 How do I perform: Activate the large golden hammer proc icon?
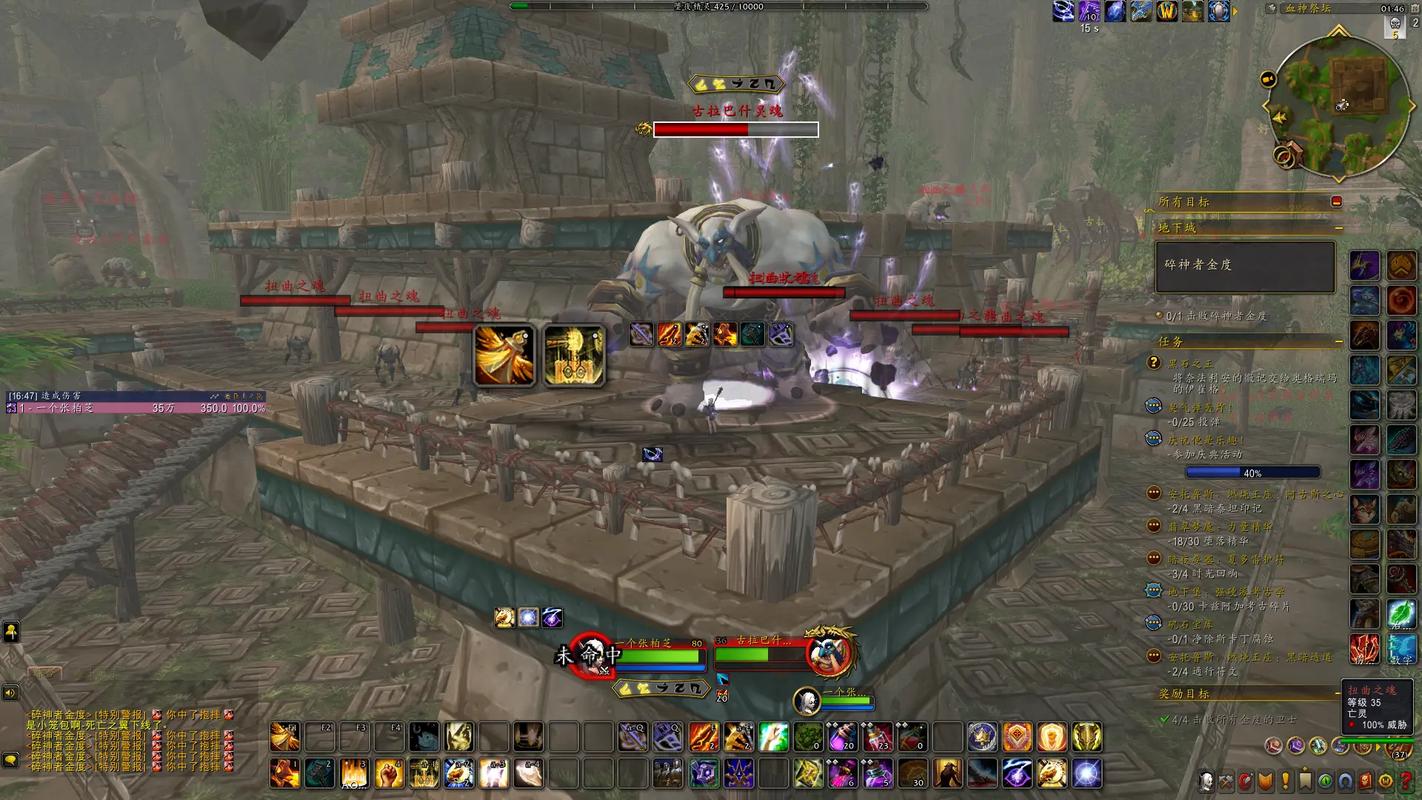coord(574,356)
